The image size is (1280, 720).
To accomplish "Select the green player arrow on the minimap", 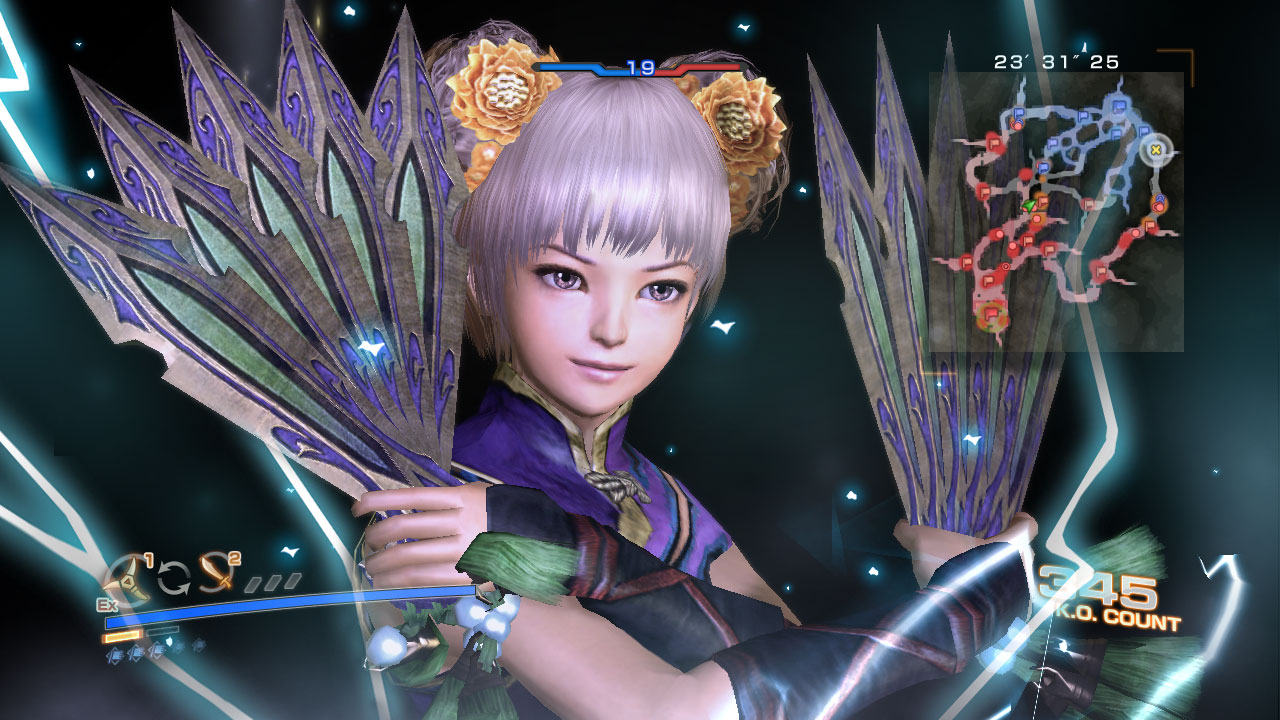I will pos(1027,207).
